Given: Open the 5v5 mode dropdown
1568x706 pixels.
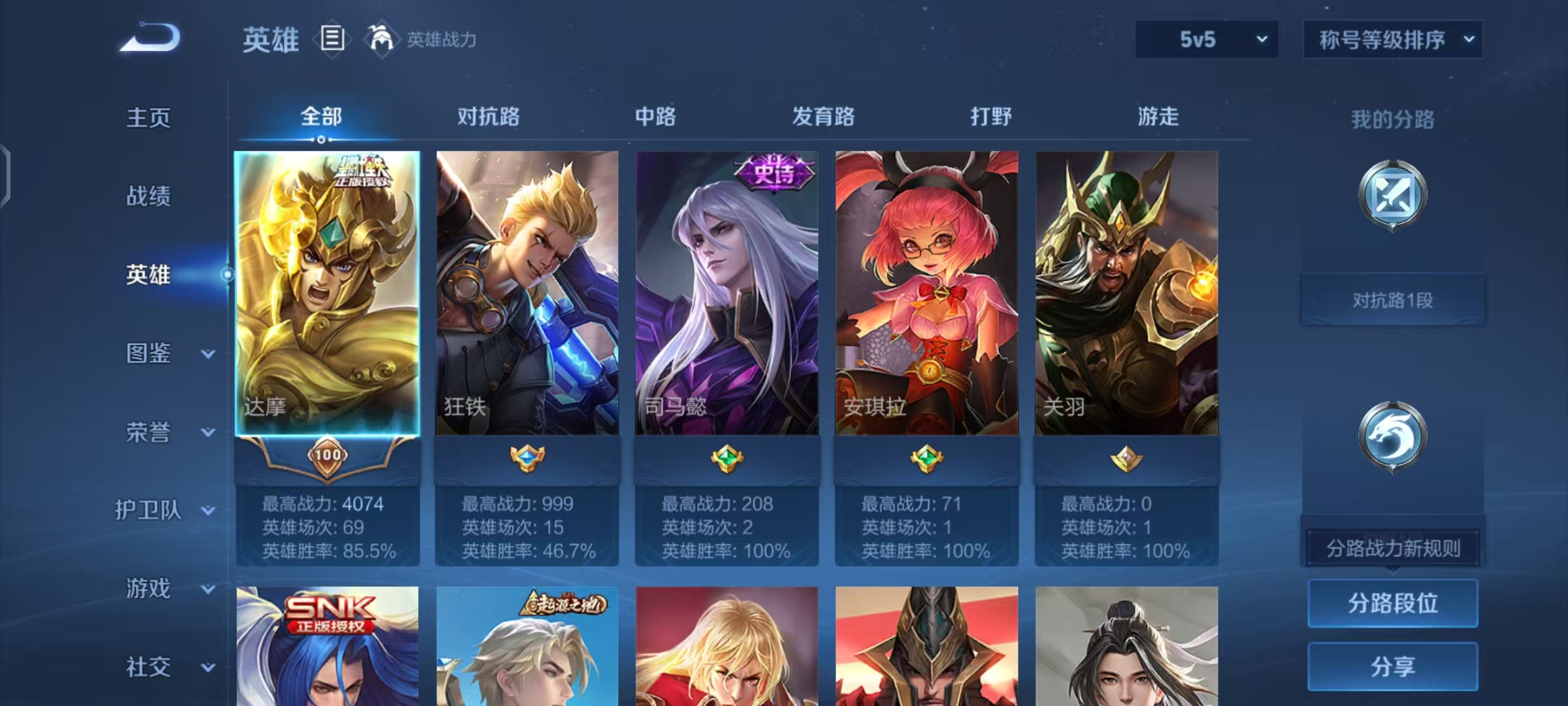Looking at the screenshot, I should pos(1205,39).
